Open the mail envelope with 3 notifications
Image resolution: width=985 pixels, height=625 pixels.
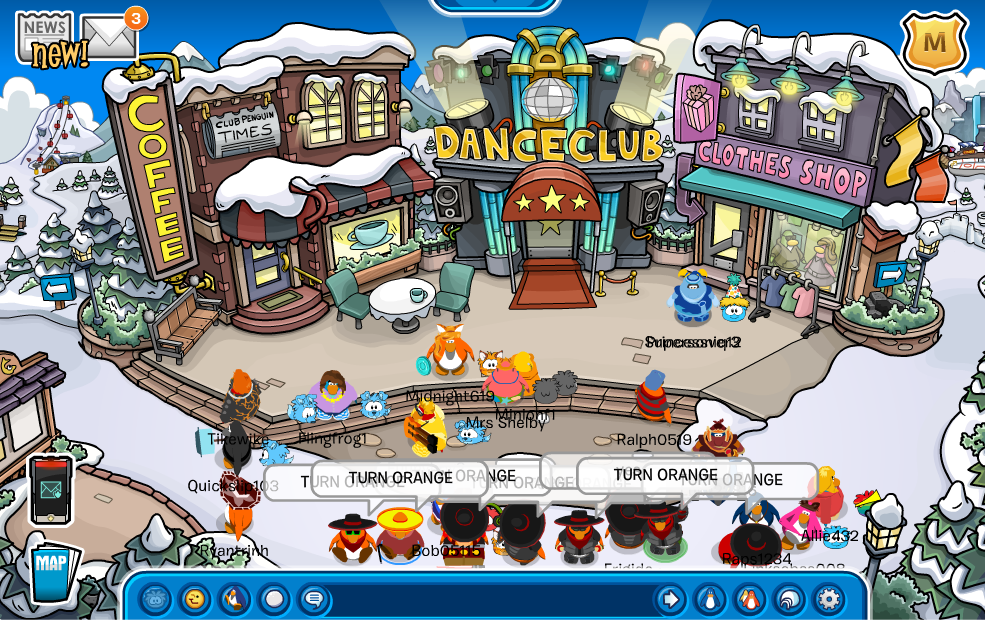point(108,38)
